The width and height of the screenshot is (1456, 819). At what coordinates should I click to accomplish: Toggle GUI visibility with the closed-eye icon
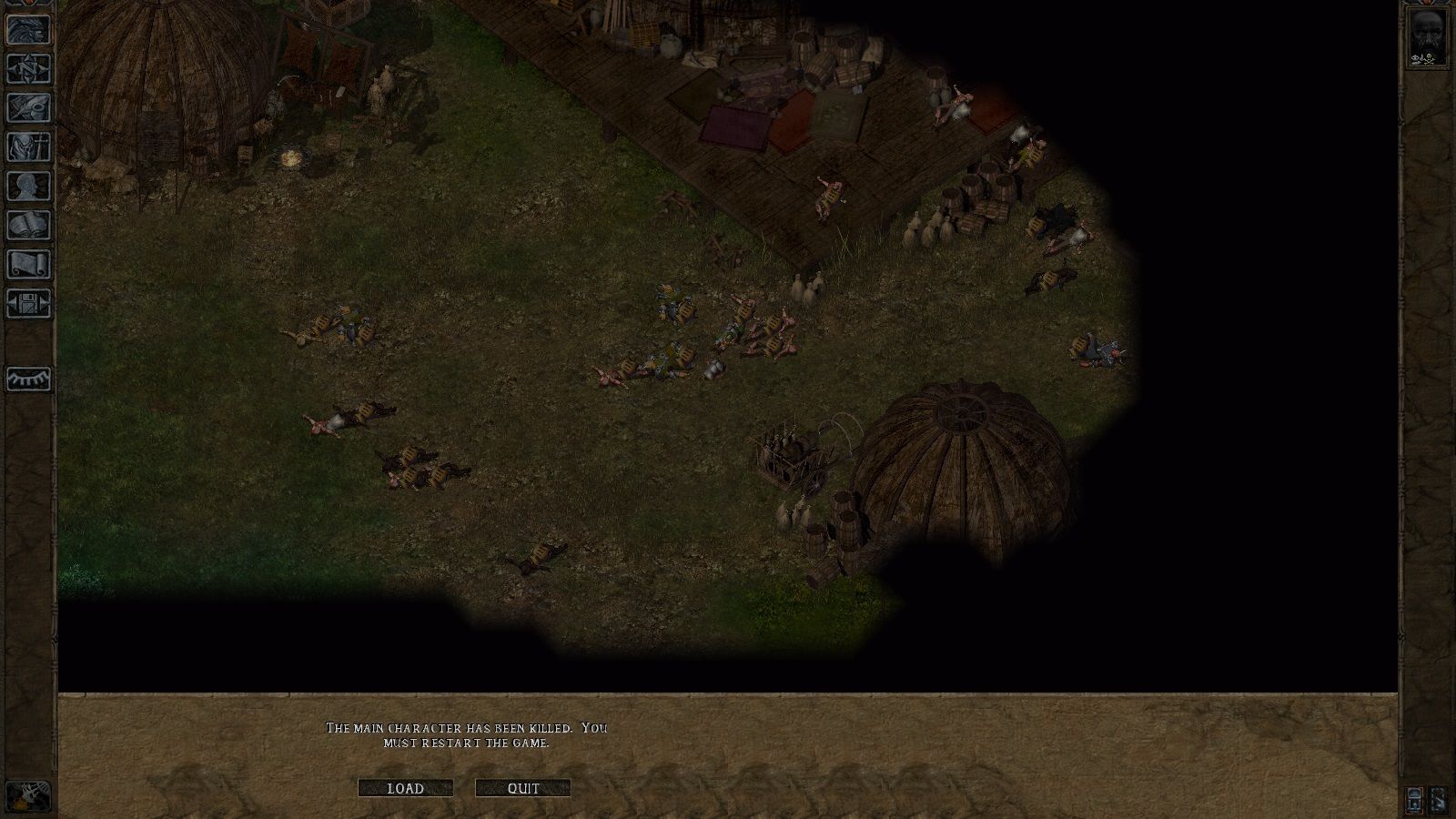pyautogui.click(x=26, y=379)
